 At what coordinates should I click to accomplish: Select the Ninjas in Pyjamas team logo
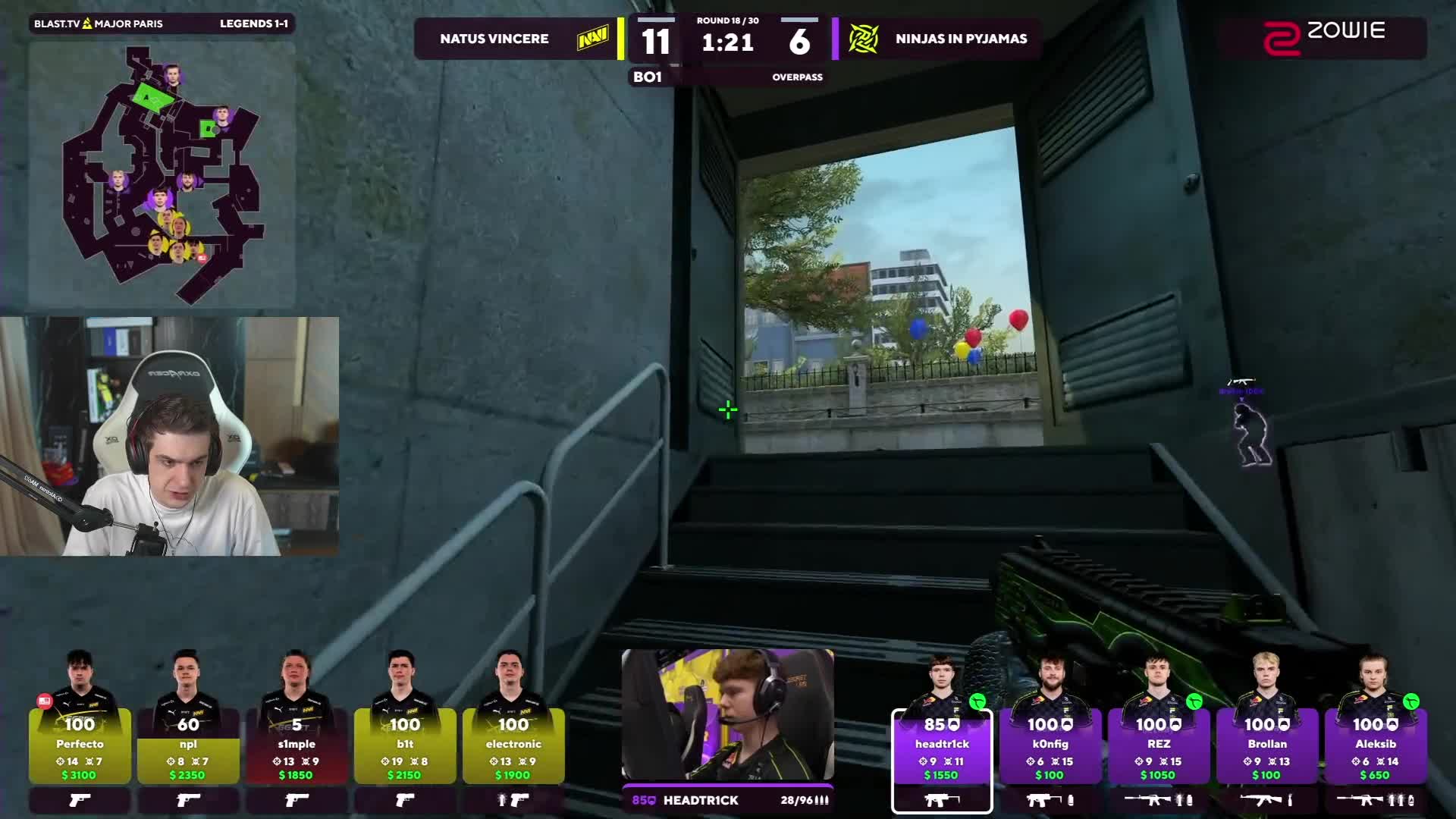(863, 39)
